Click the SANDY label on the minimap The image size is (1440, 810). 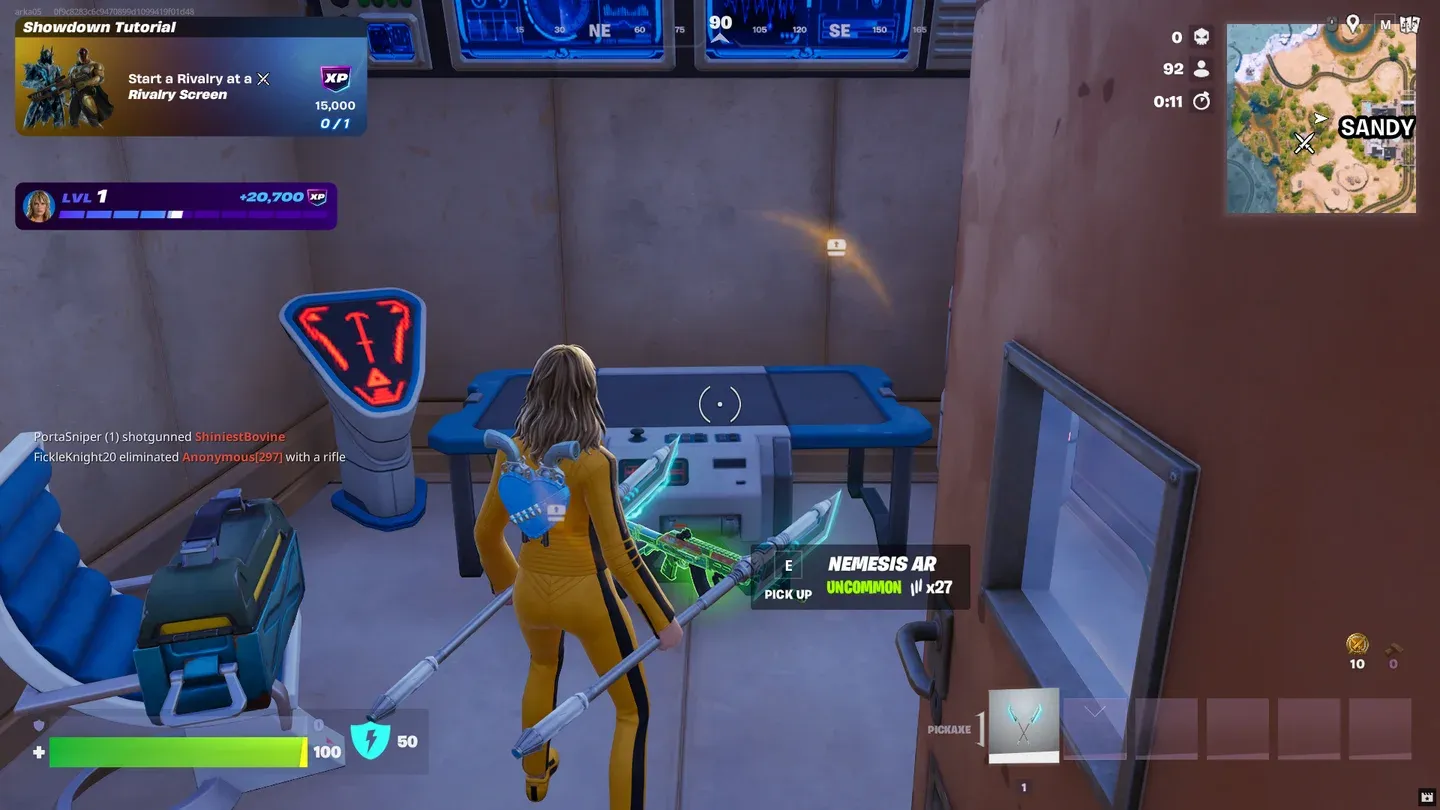tap(1377, 127)
